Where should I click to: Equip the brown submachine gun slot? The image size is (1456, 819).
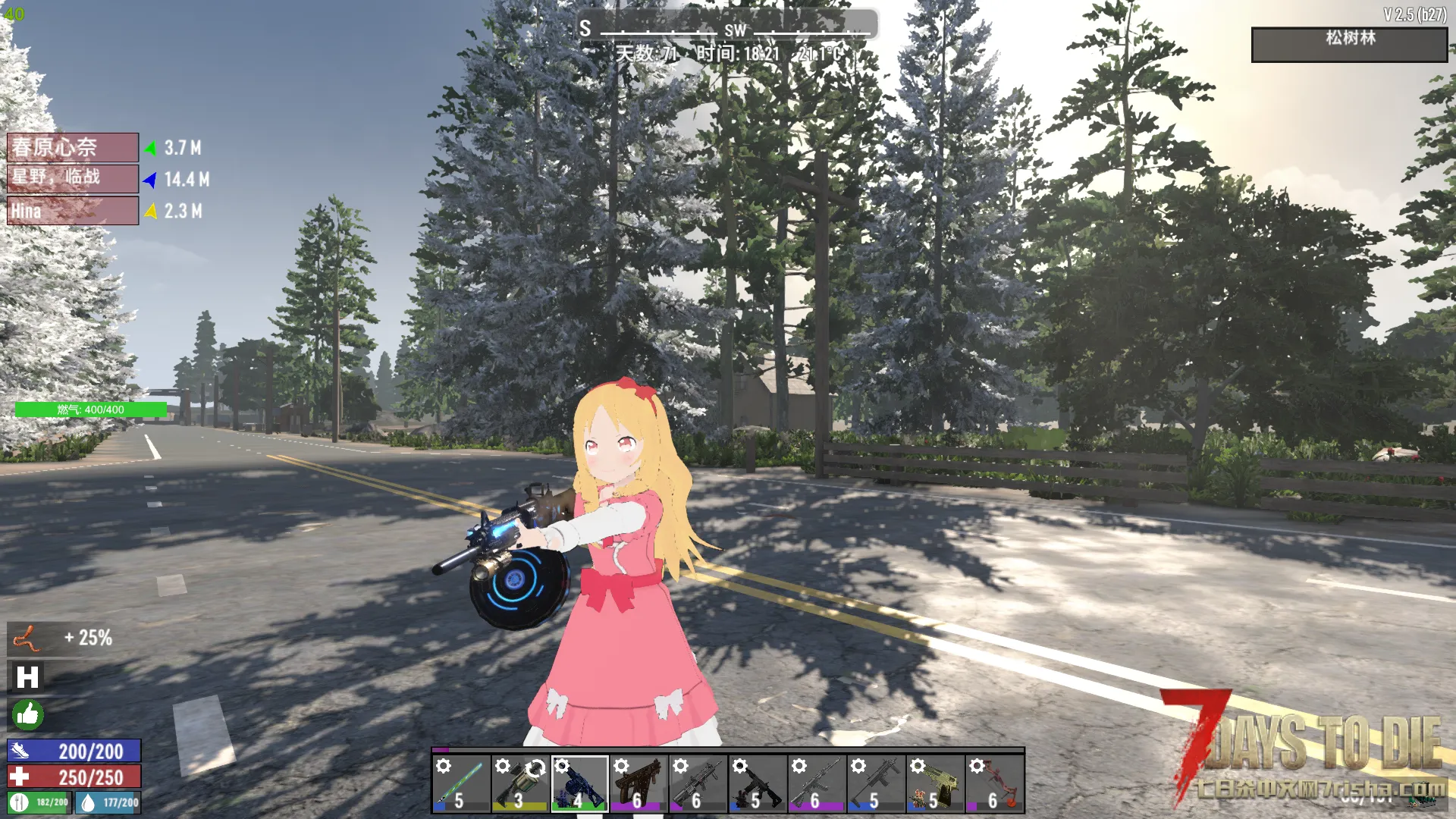(639, 784)
